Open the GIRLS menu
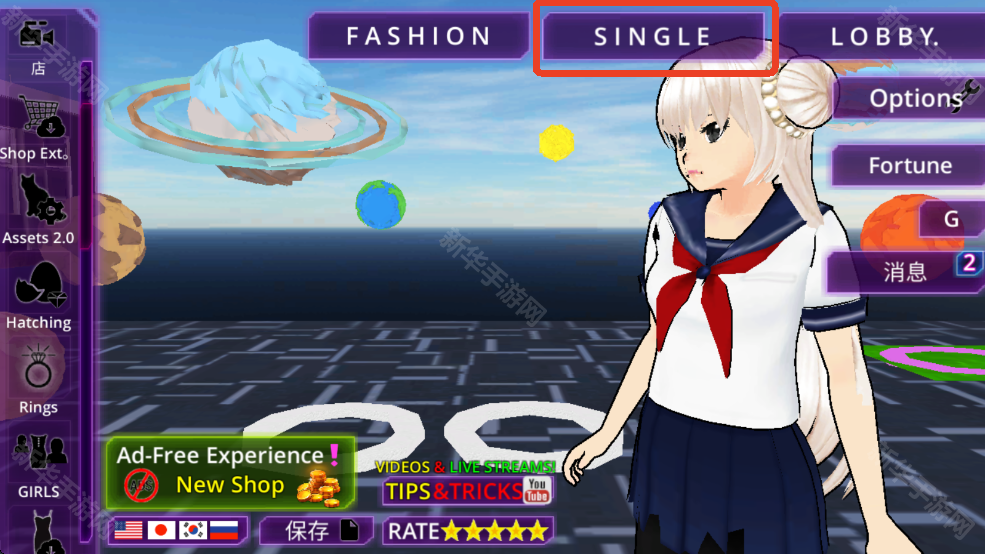Viewport: 985px width, 554px height. [x=38, y=463]
